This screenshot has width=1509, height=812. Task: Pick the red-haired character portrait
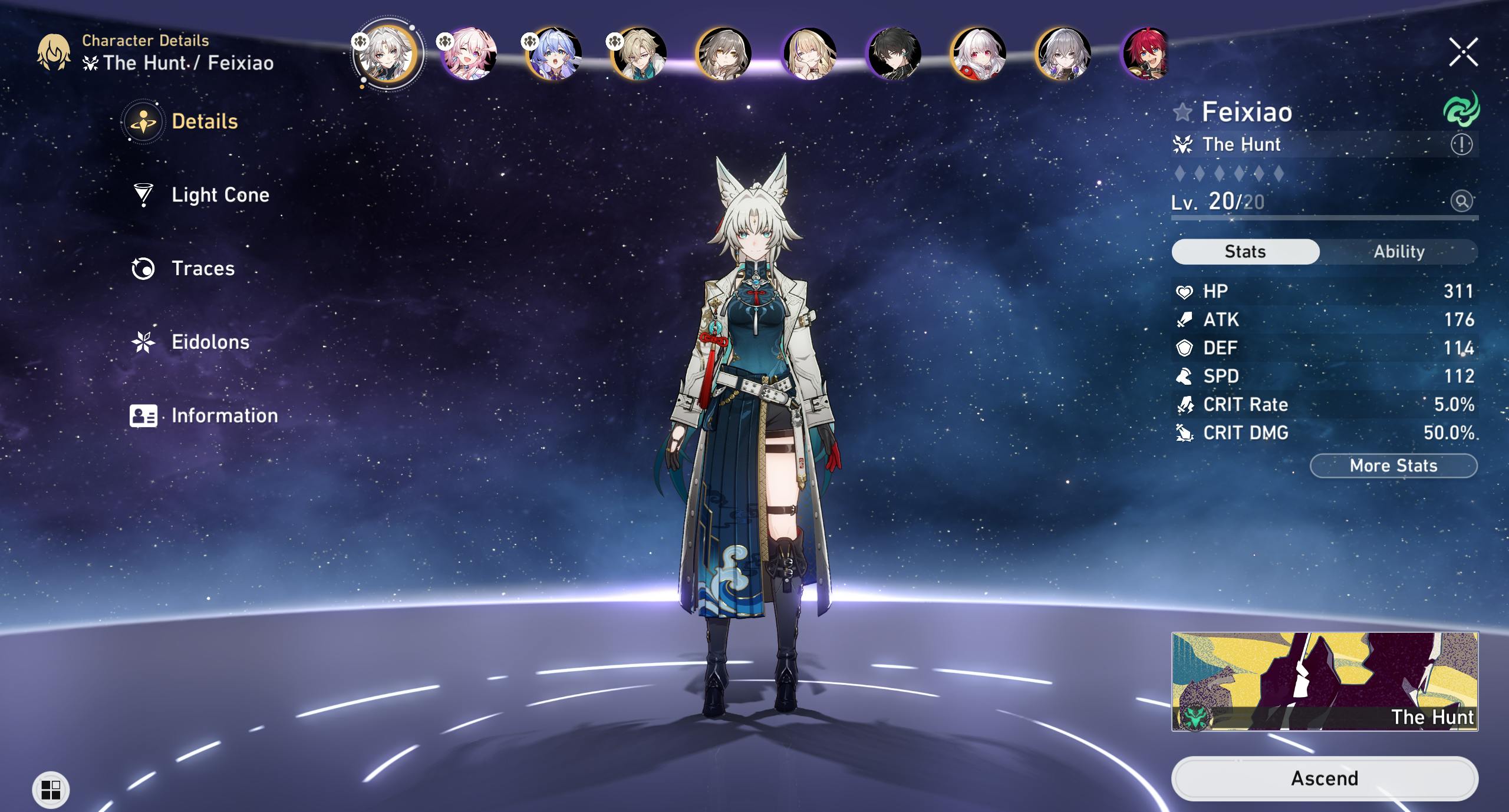point(1146,54)
